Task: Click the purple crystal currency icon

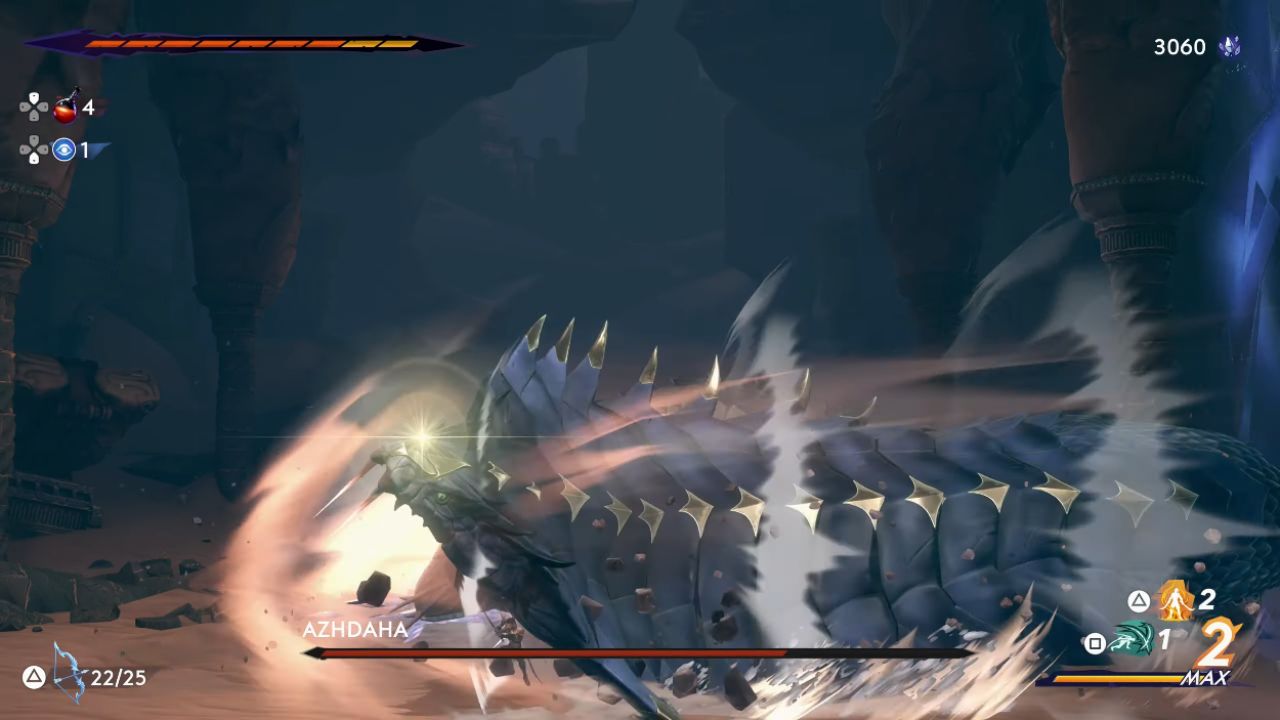Action: (1229, 44)
